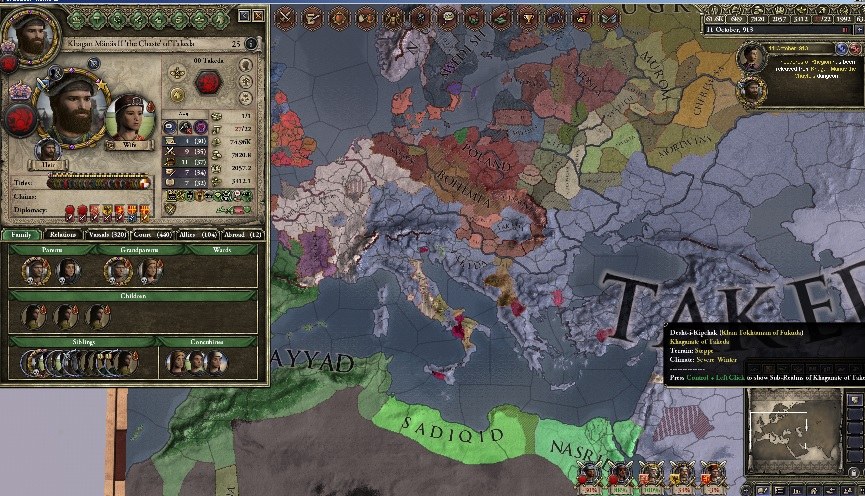Switch to the Family tab

click(21, 234)
